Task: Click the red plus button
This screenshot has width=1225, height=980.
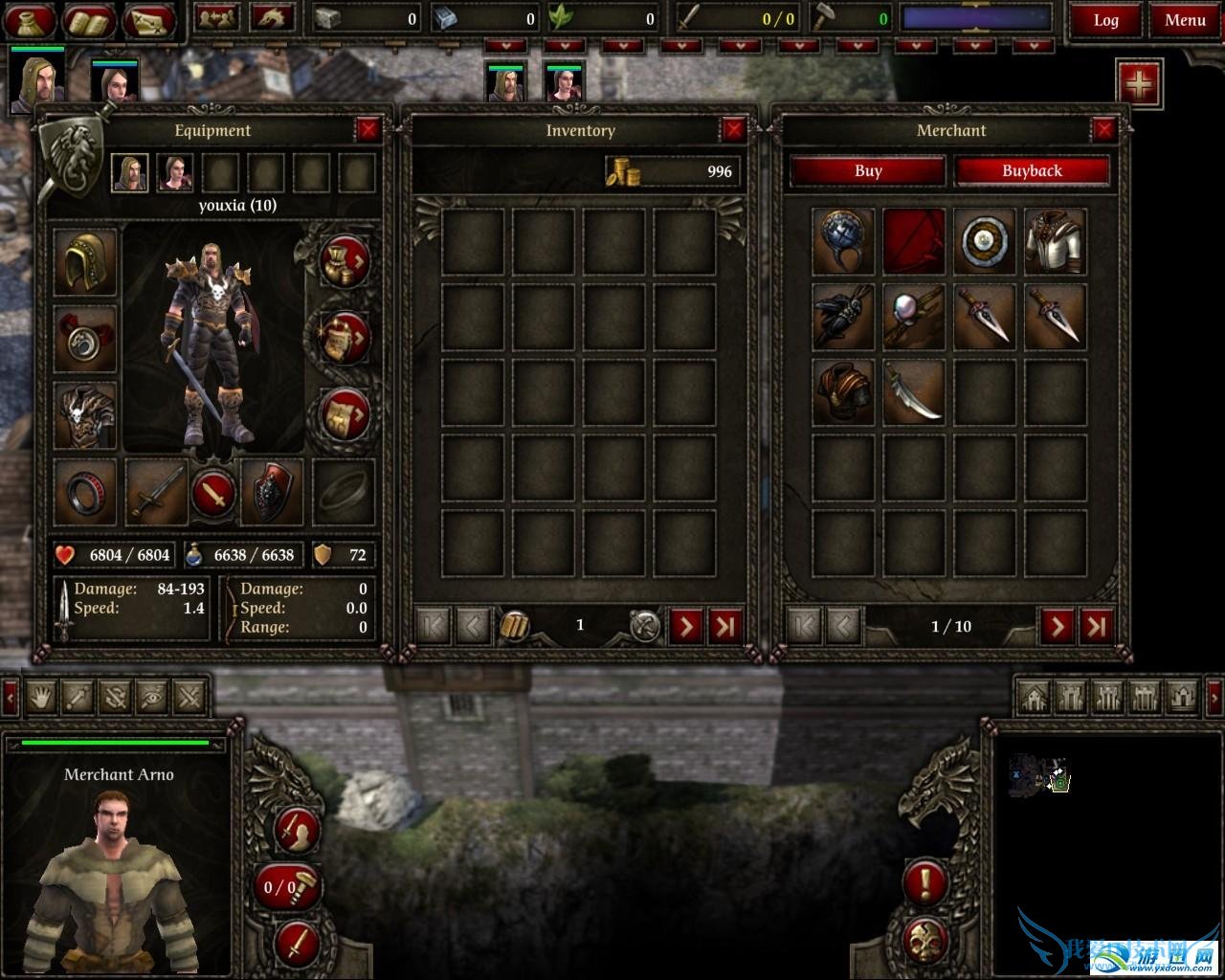Action: click(x=1139, y=84)
